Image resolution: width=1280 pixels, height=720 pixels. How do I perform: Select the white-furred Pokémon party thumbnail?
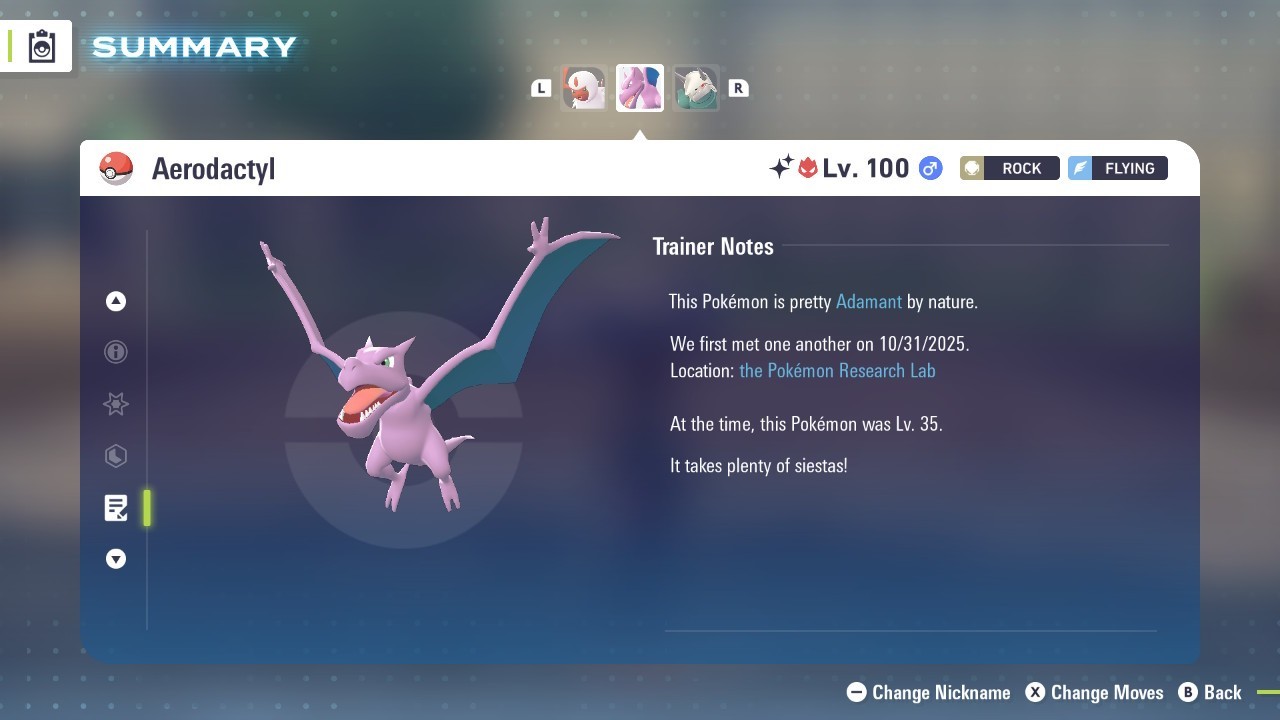click(x=584, y=88)
